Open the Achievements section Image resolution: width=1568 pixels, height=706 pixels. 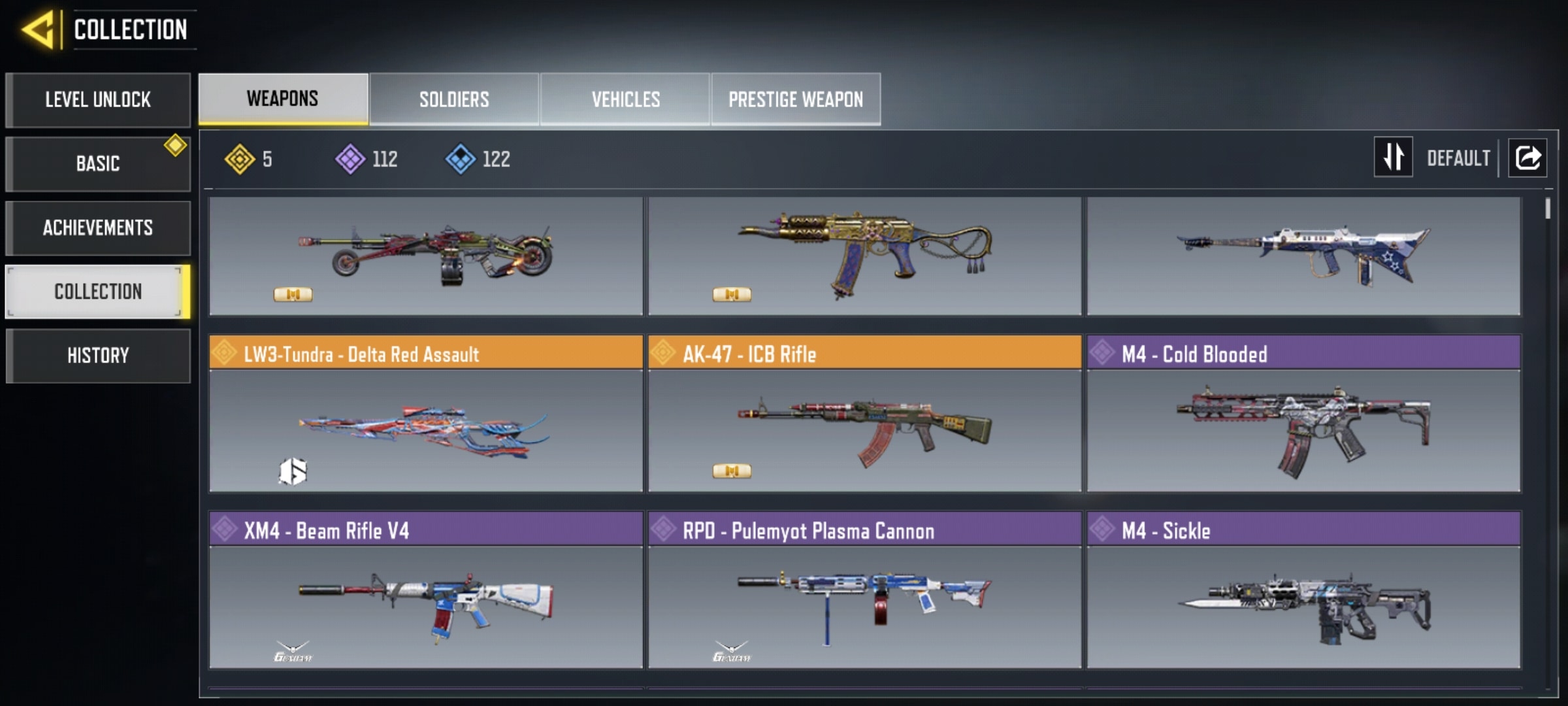point(98,227)
